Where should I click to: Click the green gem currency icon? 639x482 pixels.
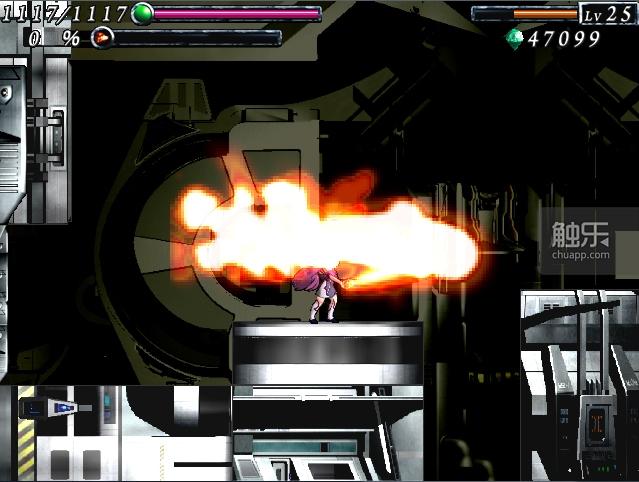pyautogui.click(x=515, y=38)
